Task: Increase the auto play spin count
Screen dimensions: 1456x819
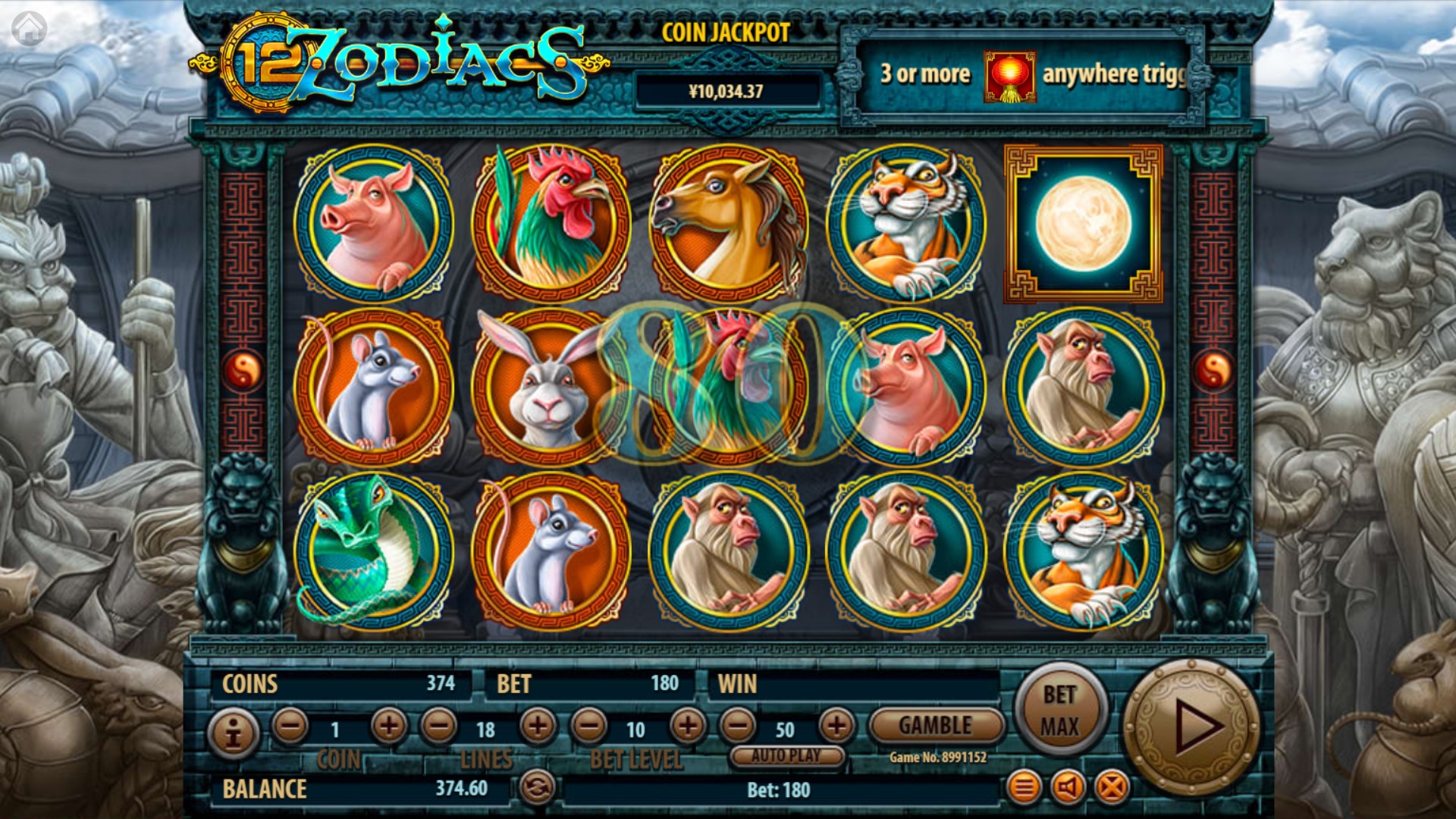Action: point(836,726)
